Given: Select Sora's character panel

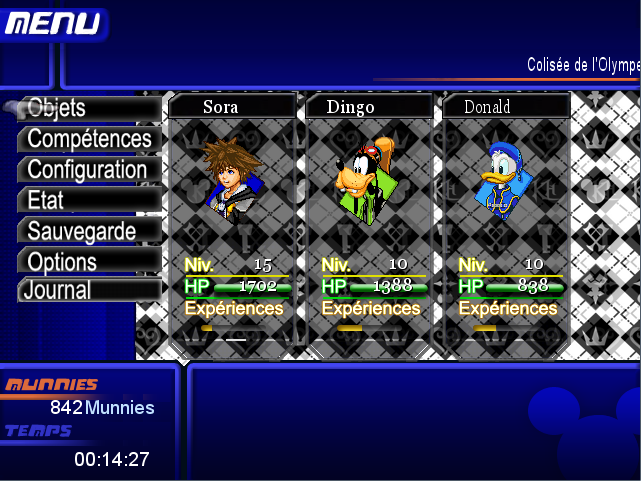Looking at the screenshot, I should pyautogui.click(x=234, y=220).
